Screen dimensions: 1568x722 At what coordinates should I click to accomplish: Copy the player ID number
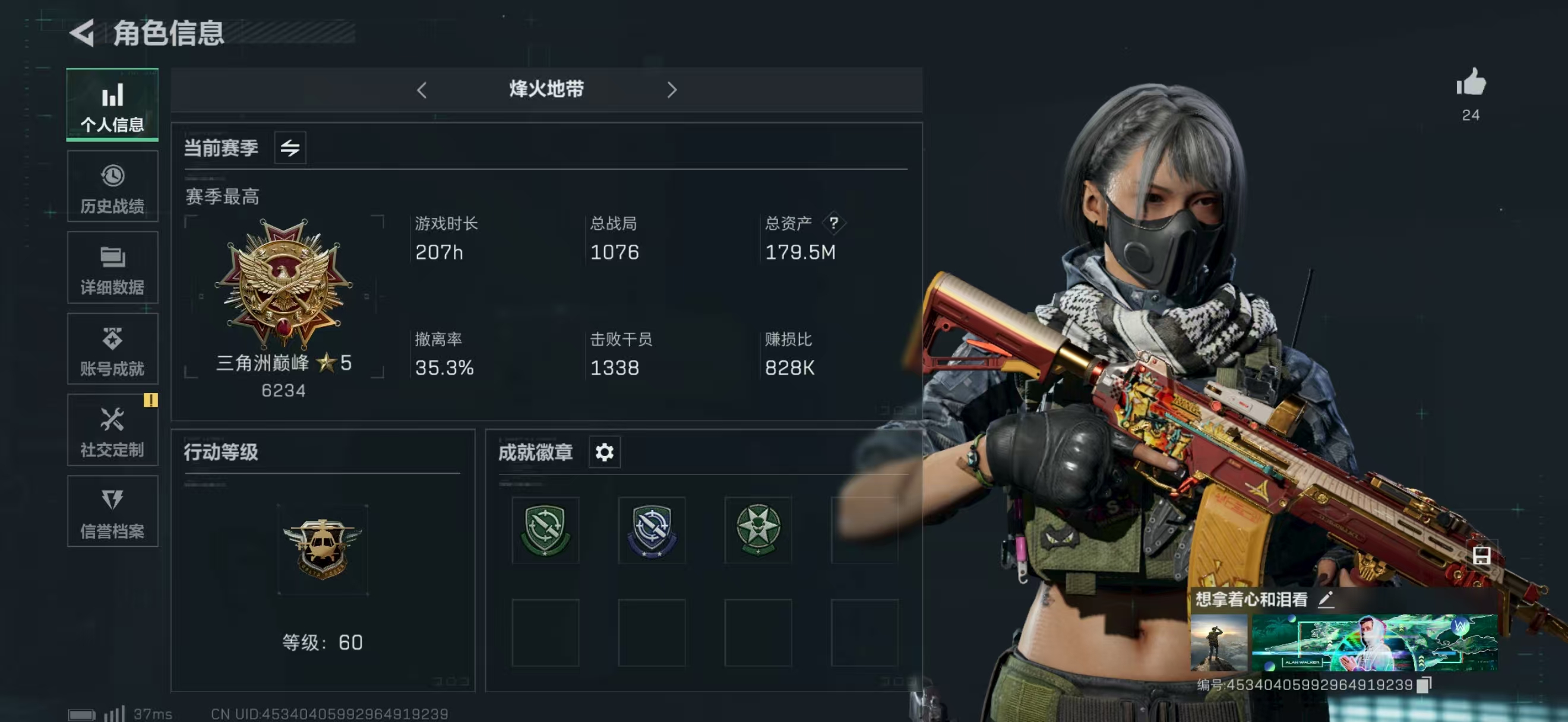pos(1424,685)
